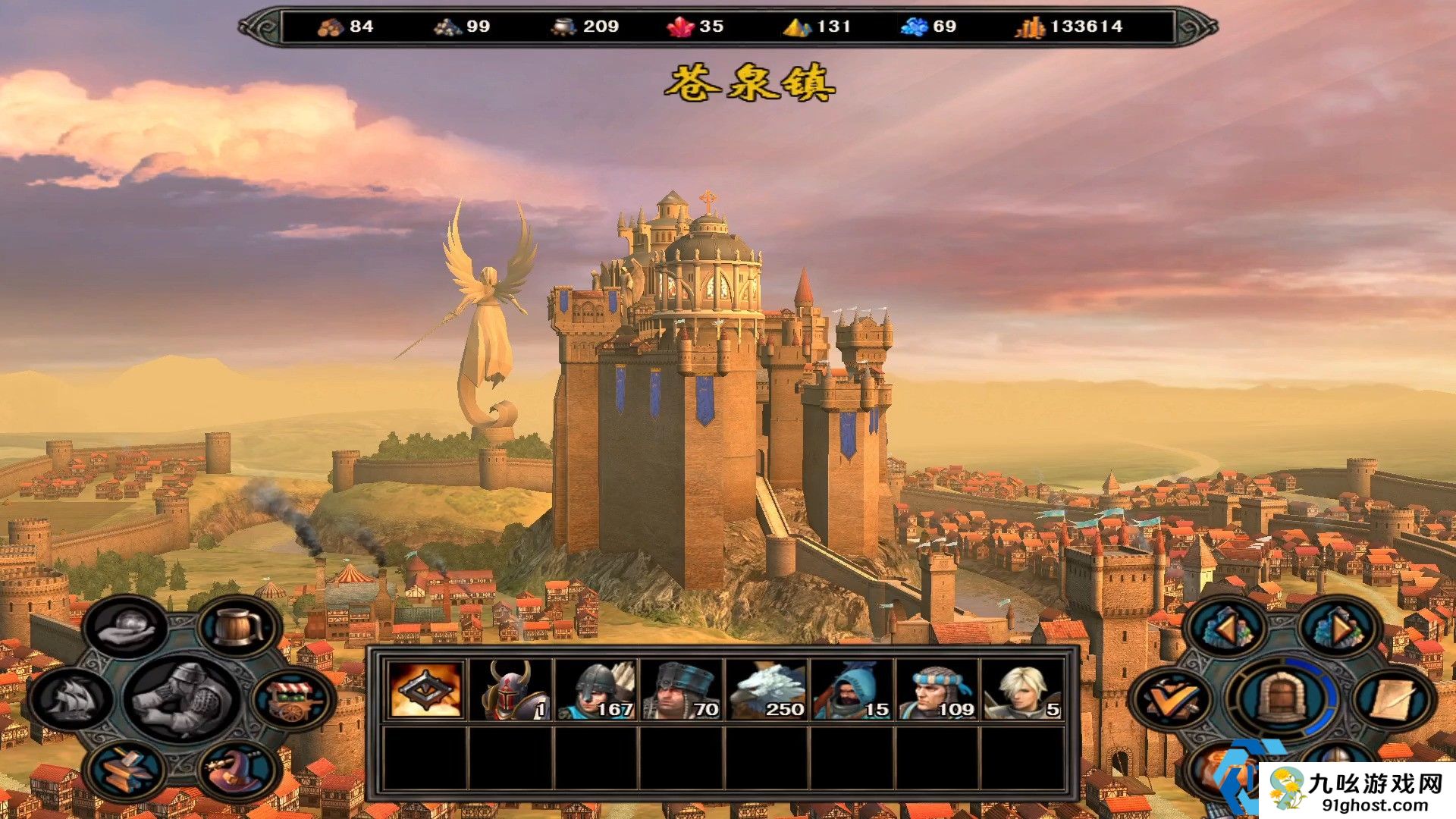This screenshot has height=819, width=1456.
Task: Open the marketplace cart button
Action: point(293,699)
